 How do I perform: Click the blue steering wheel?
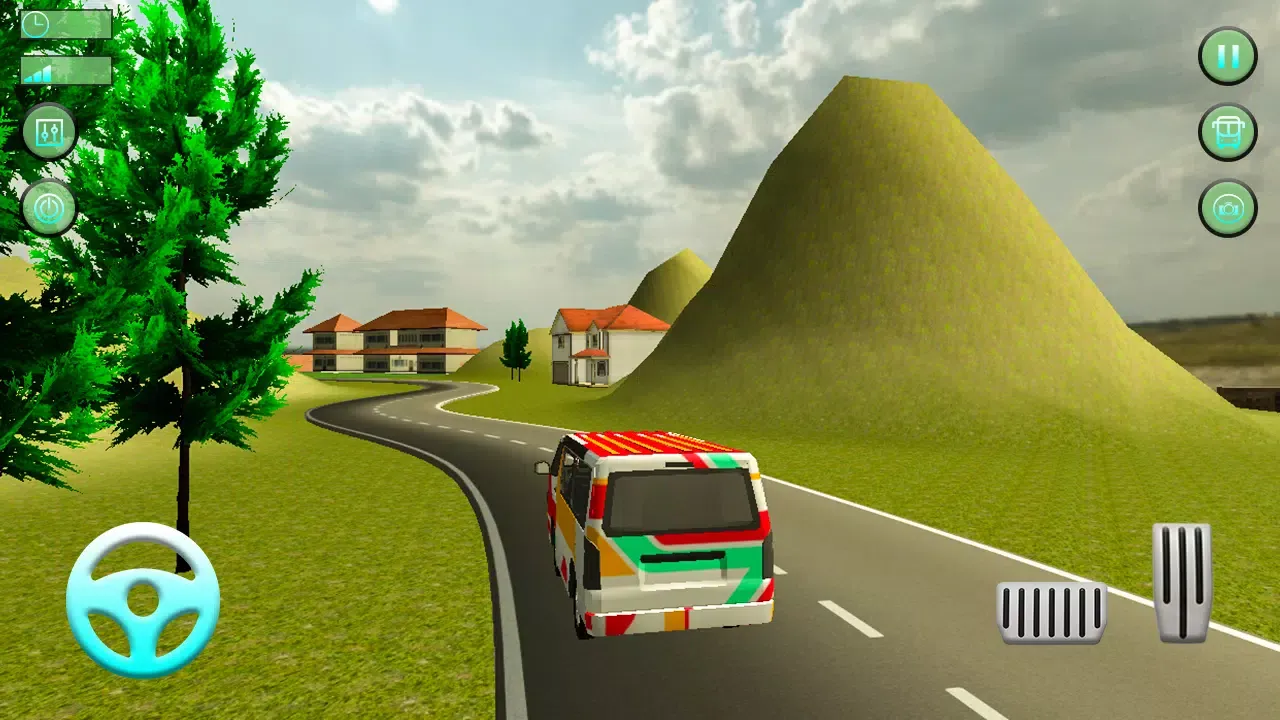[143, 600]
